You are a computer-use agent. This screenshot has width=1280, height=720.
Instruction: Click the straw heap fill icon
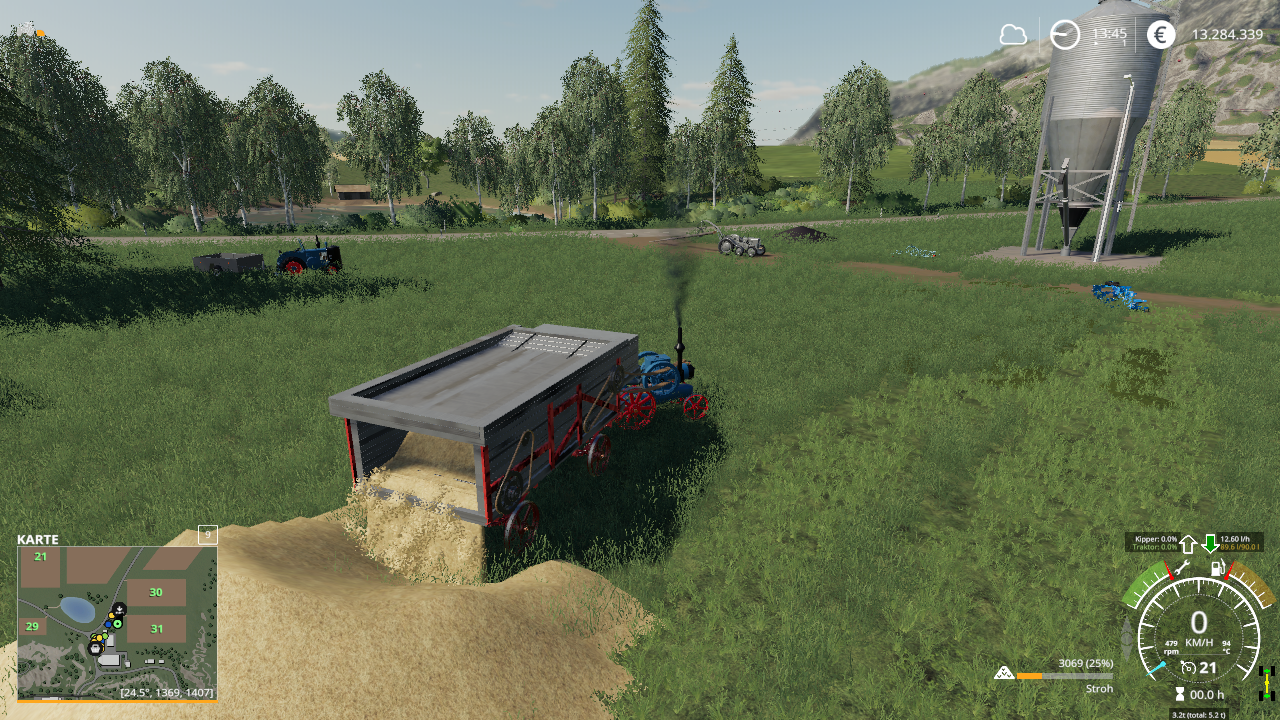[x=1004, y=673]
